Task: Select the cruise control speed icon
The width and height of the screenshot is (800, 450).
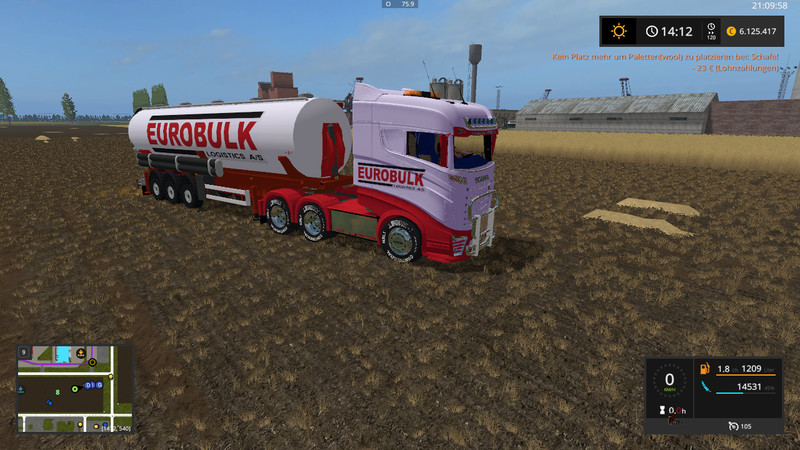Action: pyautogui.click(x=735, y=426)
